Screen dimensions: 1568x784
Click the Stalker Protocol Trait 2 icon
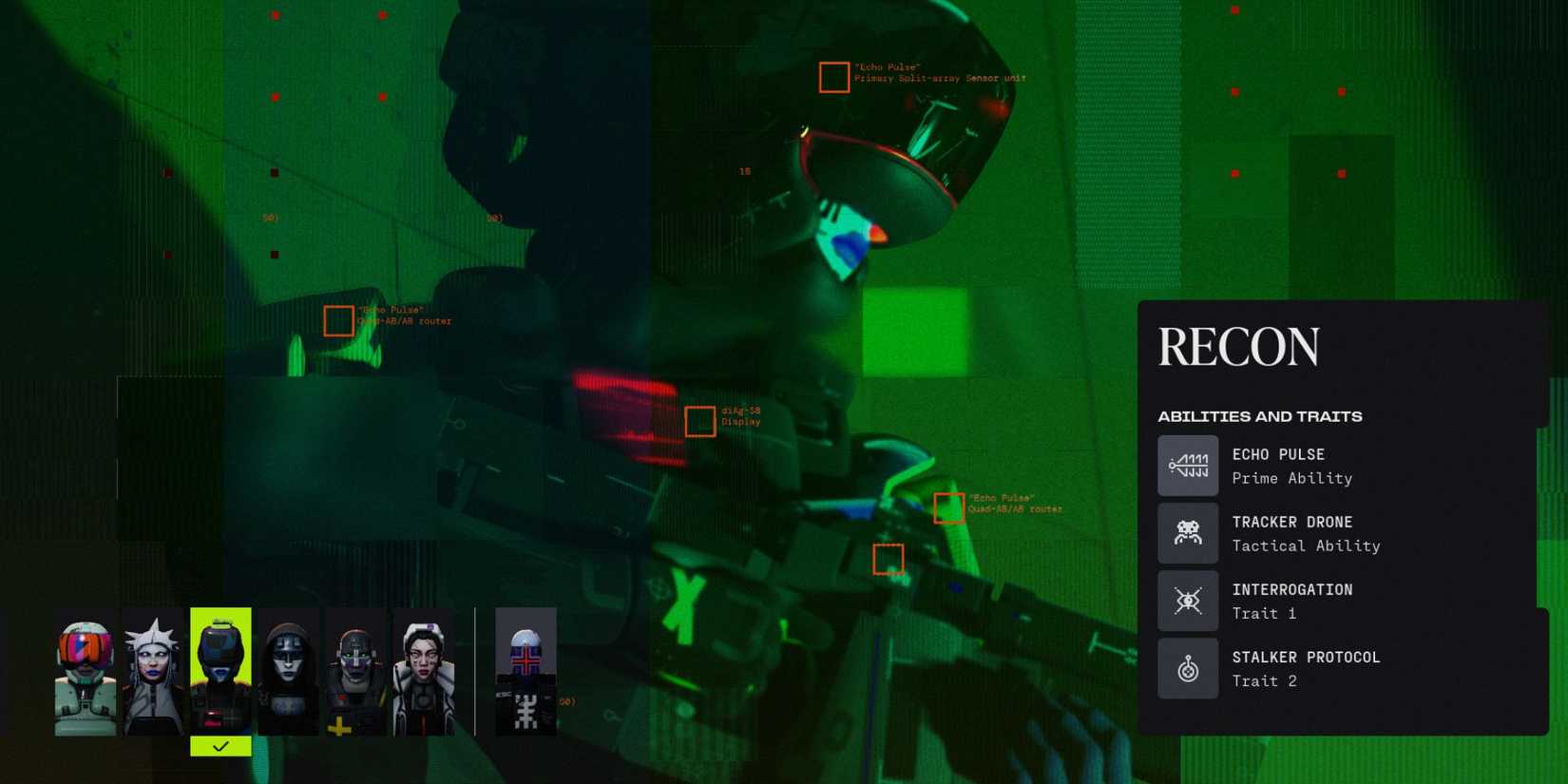(1188, 668)
